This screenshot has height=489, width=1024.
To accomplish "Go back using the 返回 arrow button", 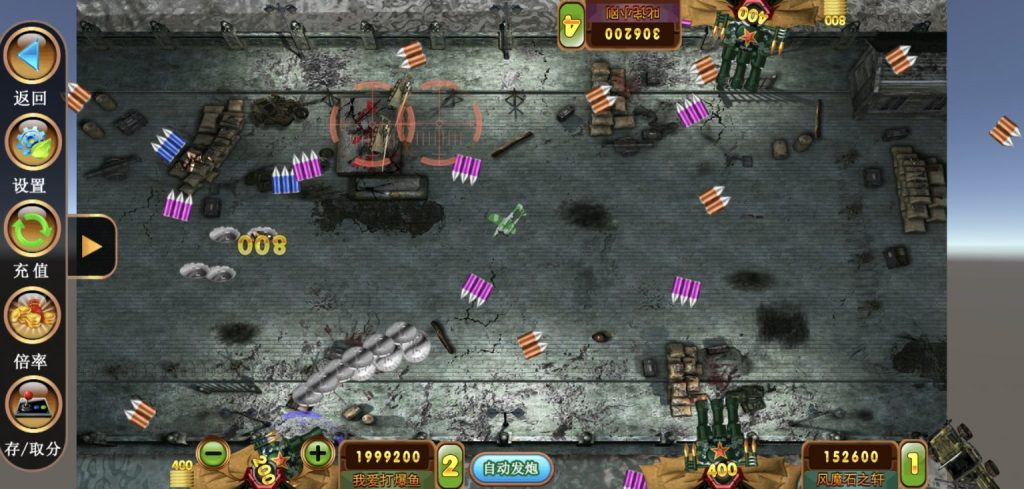I will (33, 55).
